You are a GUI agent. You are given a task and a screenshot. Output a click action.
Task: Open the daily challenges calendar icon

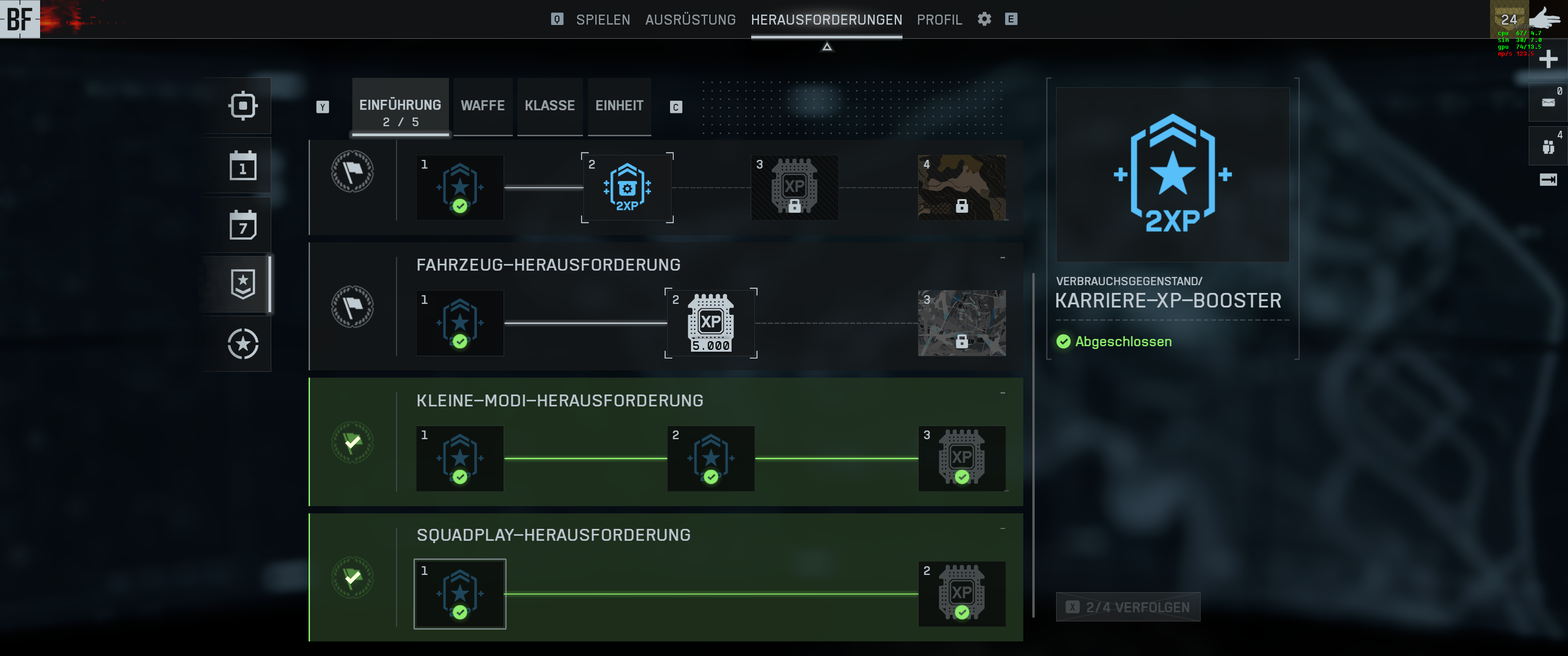[243, 165]
